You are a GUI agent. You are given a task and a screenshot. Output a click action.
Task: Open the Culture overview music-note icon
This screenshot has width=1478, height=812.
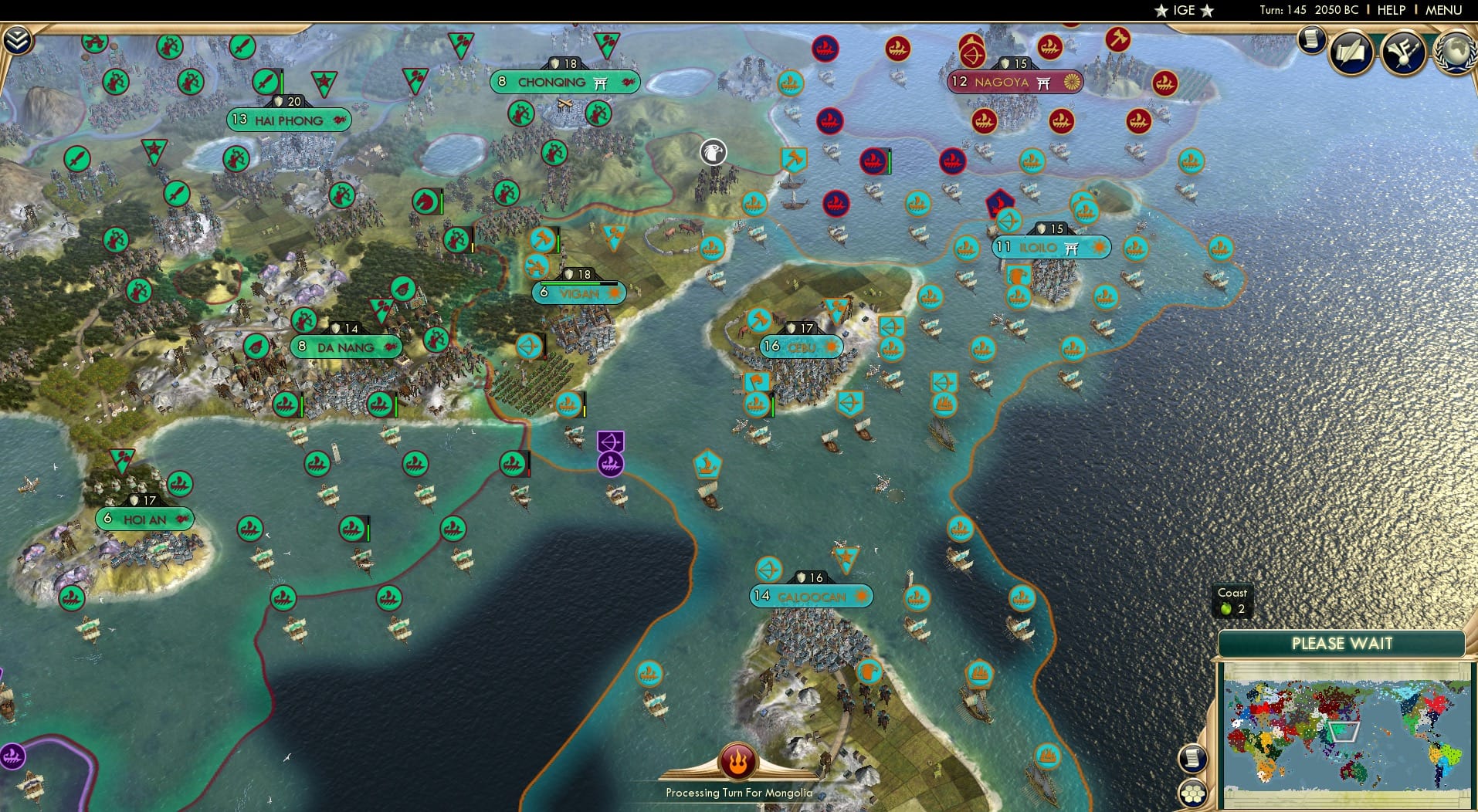(1405, 52)
